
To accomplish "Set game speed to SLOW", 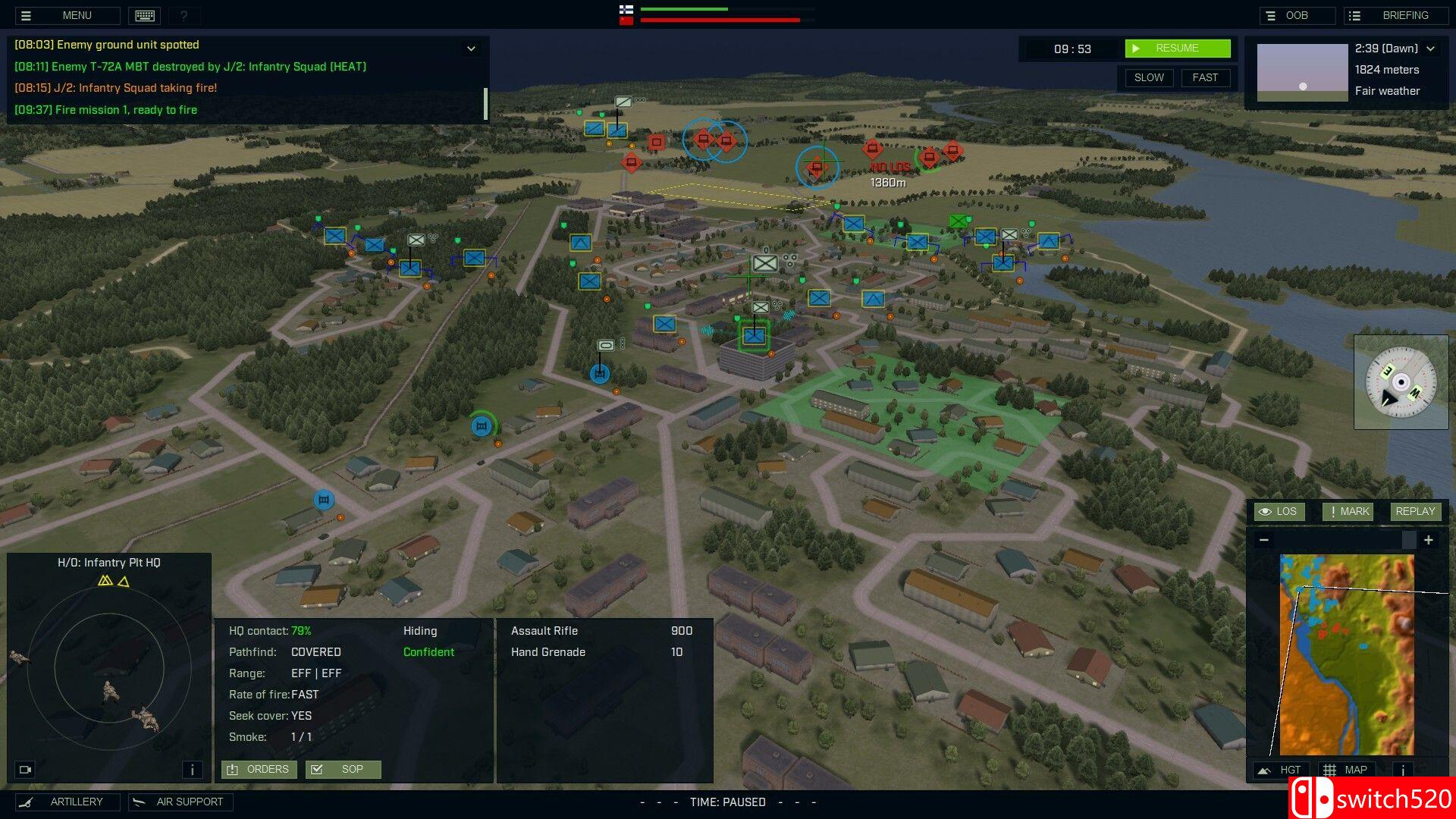I will click(1149, 77).
